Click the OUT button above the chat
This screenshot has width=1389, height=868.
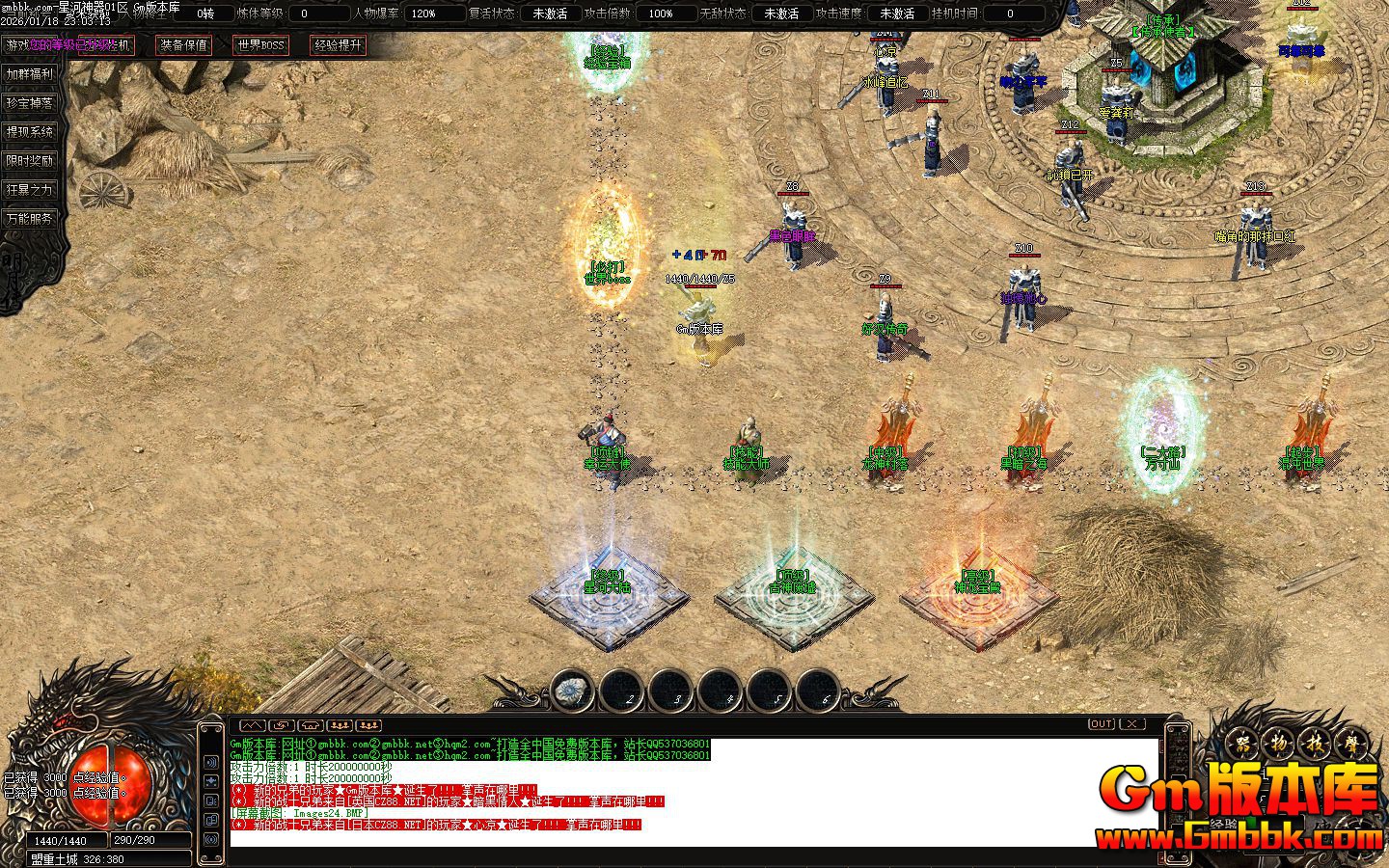1102,724
